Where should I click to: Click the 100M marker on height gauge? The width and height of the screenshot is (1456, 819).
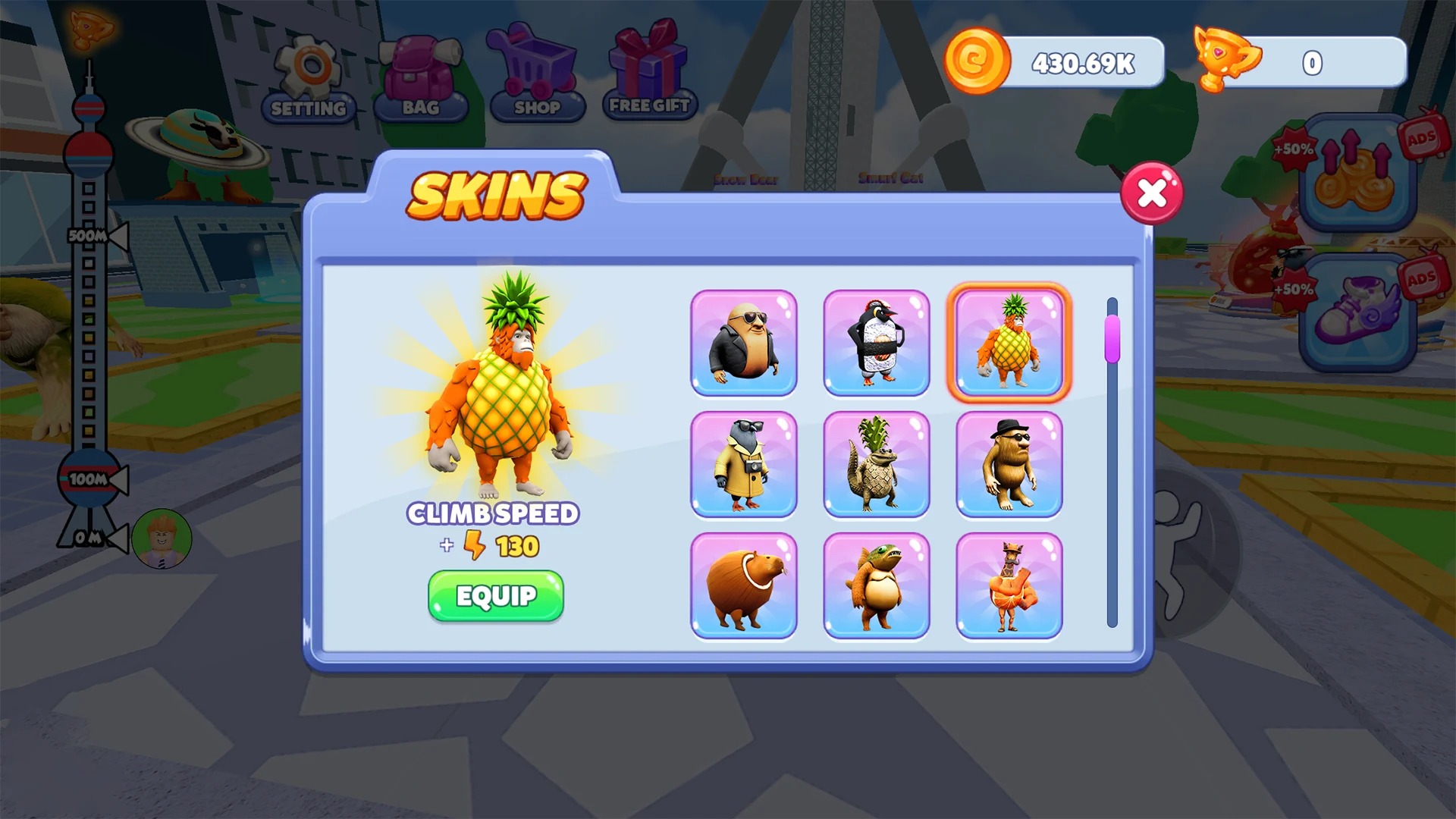[86, 478]
